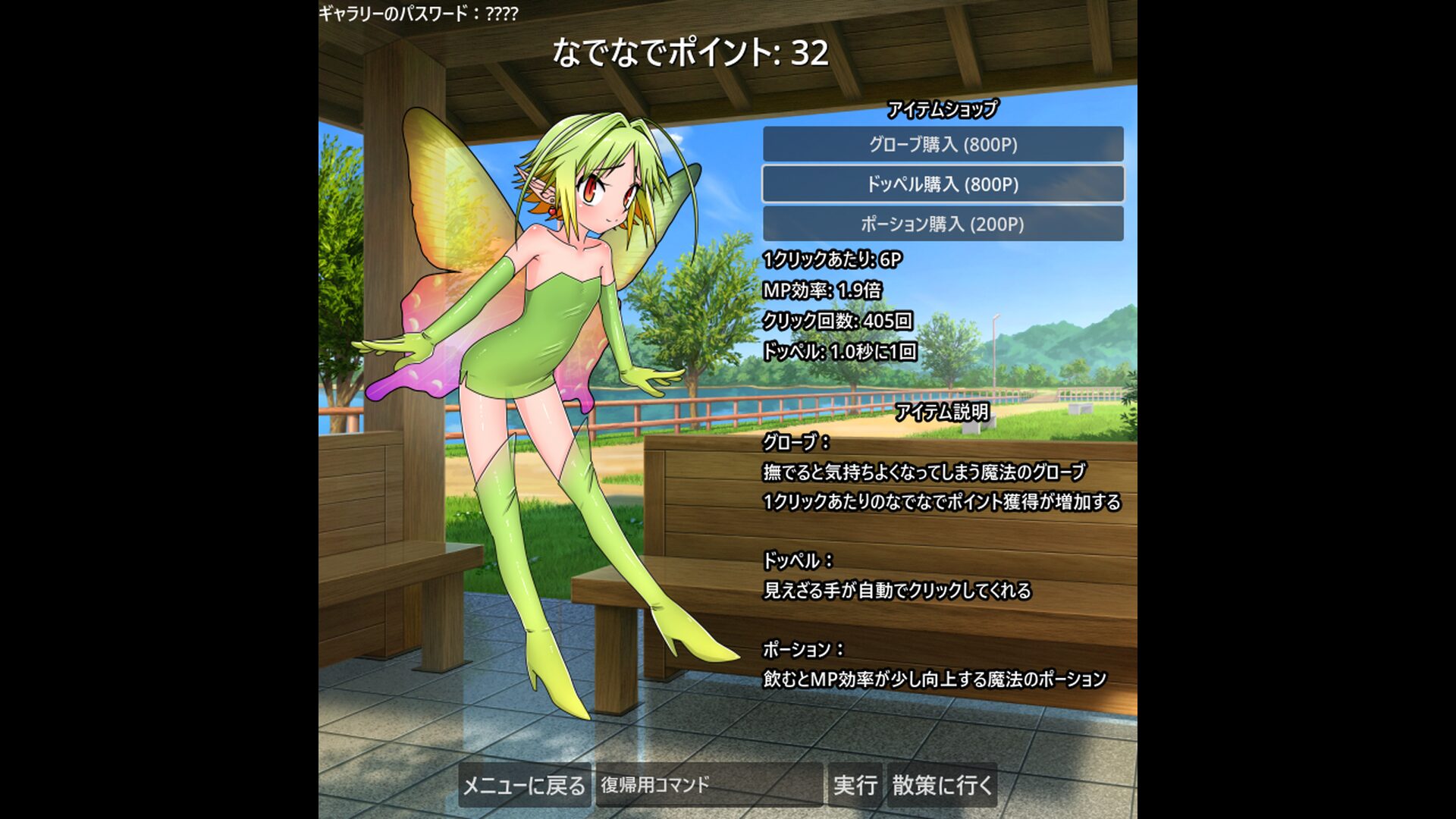Focus the 復帰用コマンド input field
Image resolution: width=1456 pixels, height=819 pixels.
pos(708,785)
